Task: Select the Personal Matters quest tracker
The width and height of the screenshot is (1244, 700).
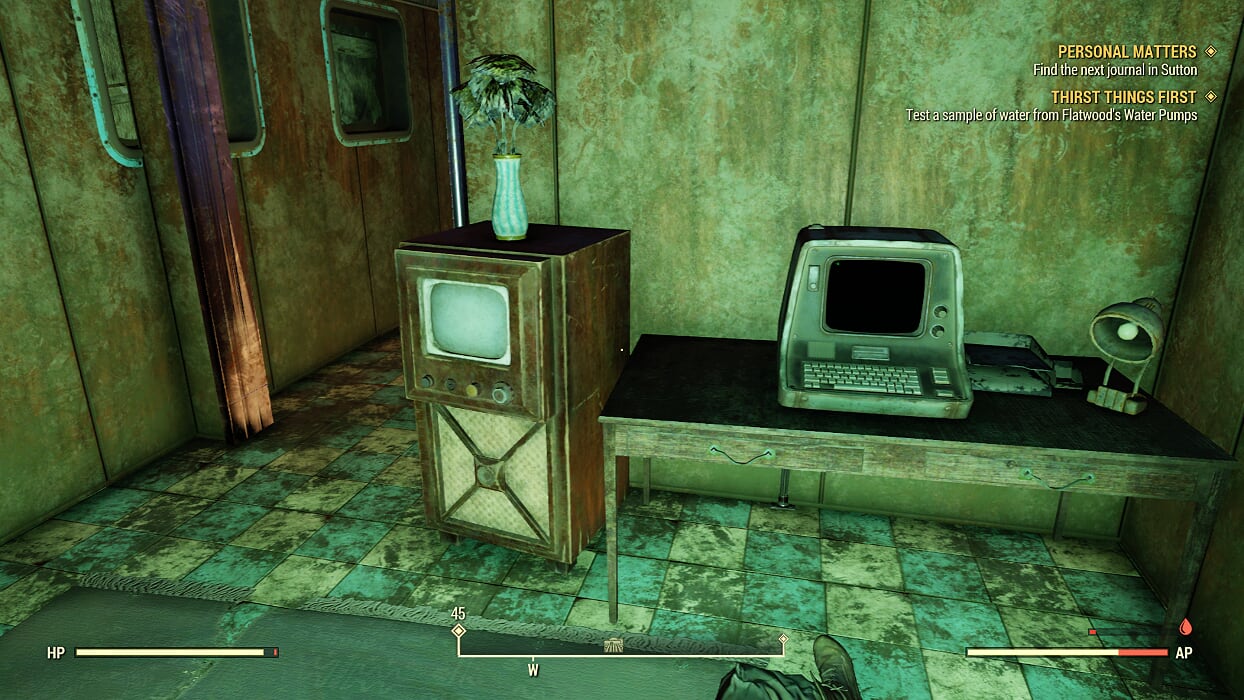Action: (x=1126, y=52)
